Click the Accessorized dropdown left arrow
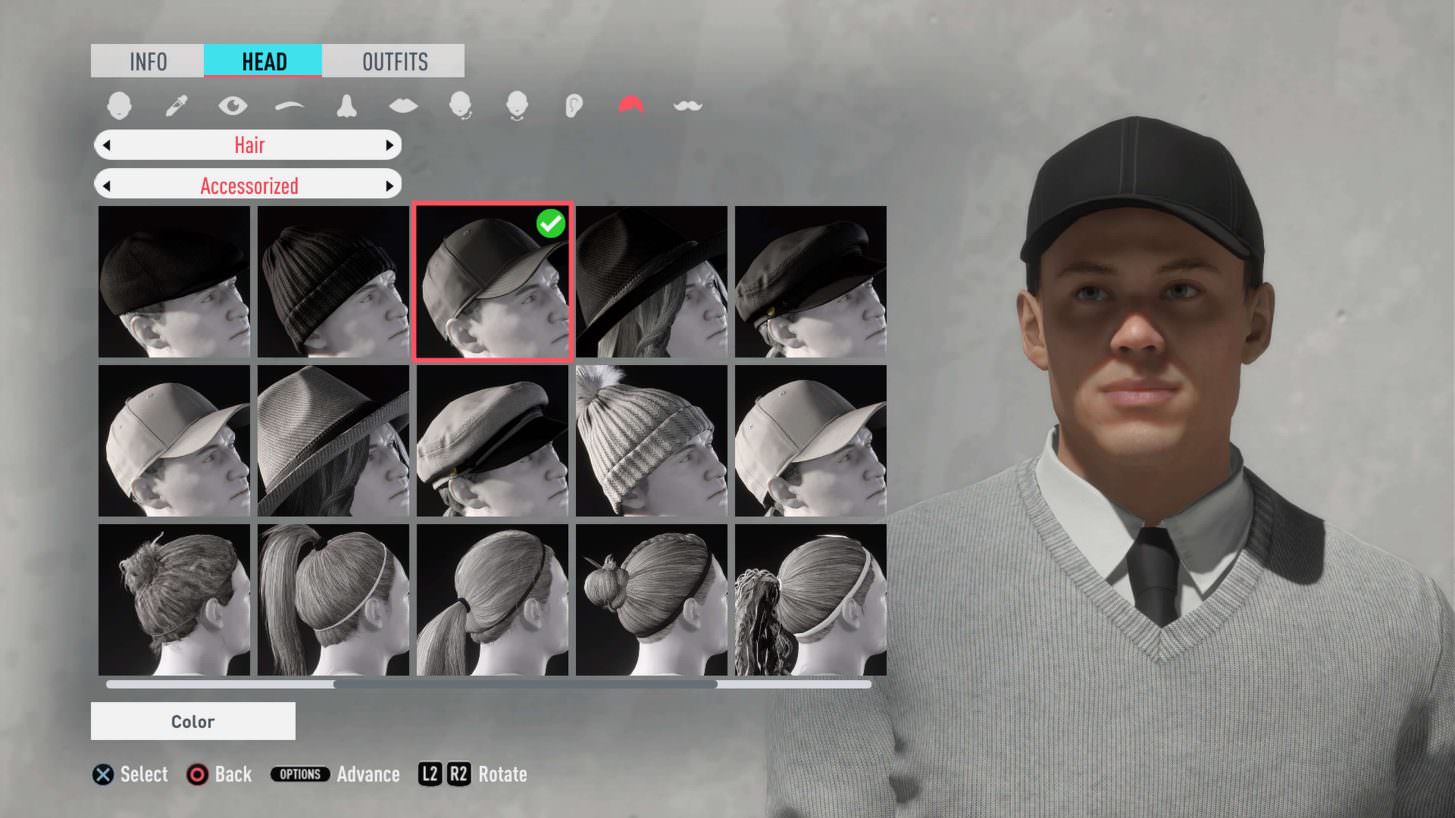 [107, 184]
